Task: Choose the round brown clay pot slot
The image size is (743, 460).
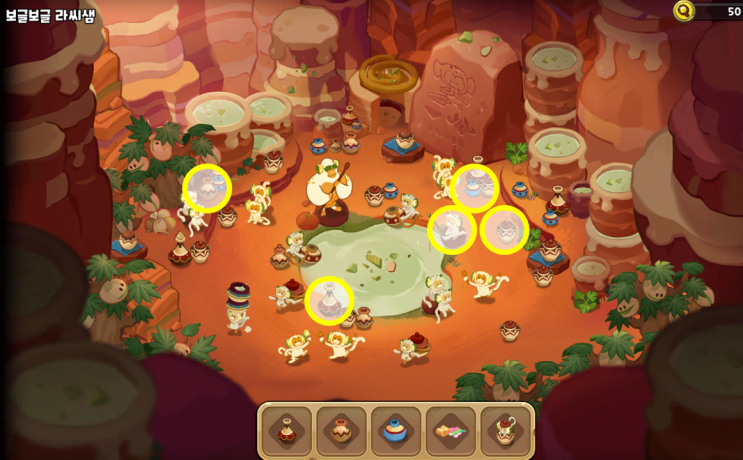Action: [341, 430]
